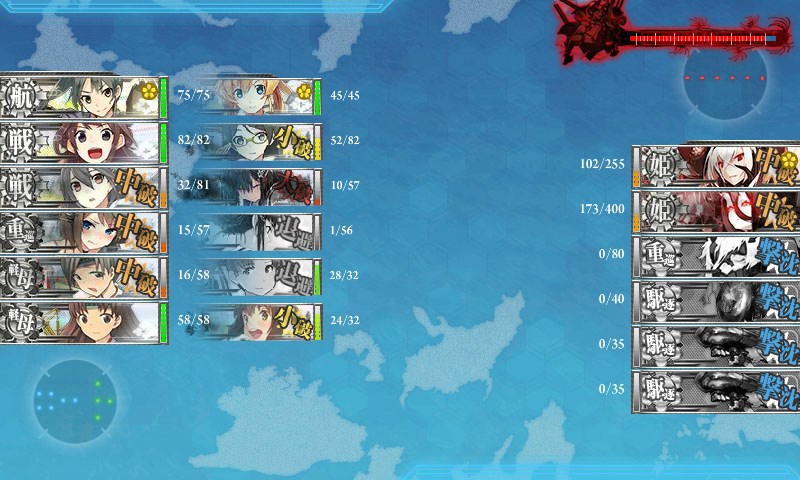Viewport: 800px width, 480px height.
Task: Click the enemy formation radar with red dots
Action: click(725, 82)
